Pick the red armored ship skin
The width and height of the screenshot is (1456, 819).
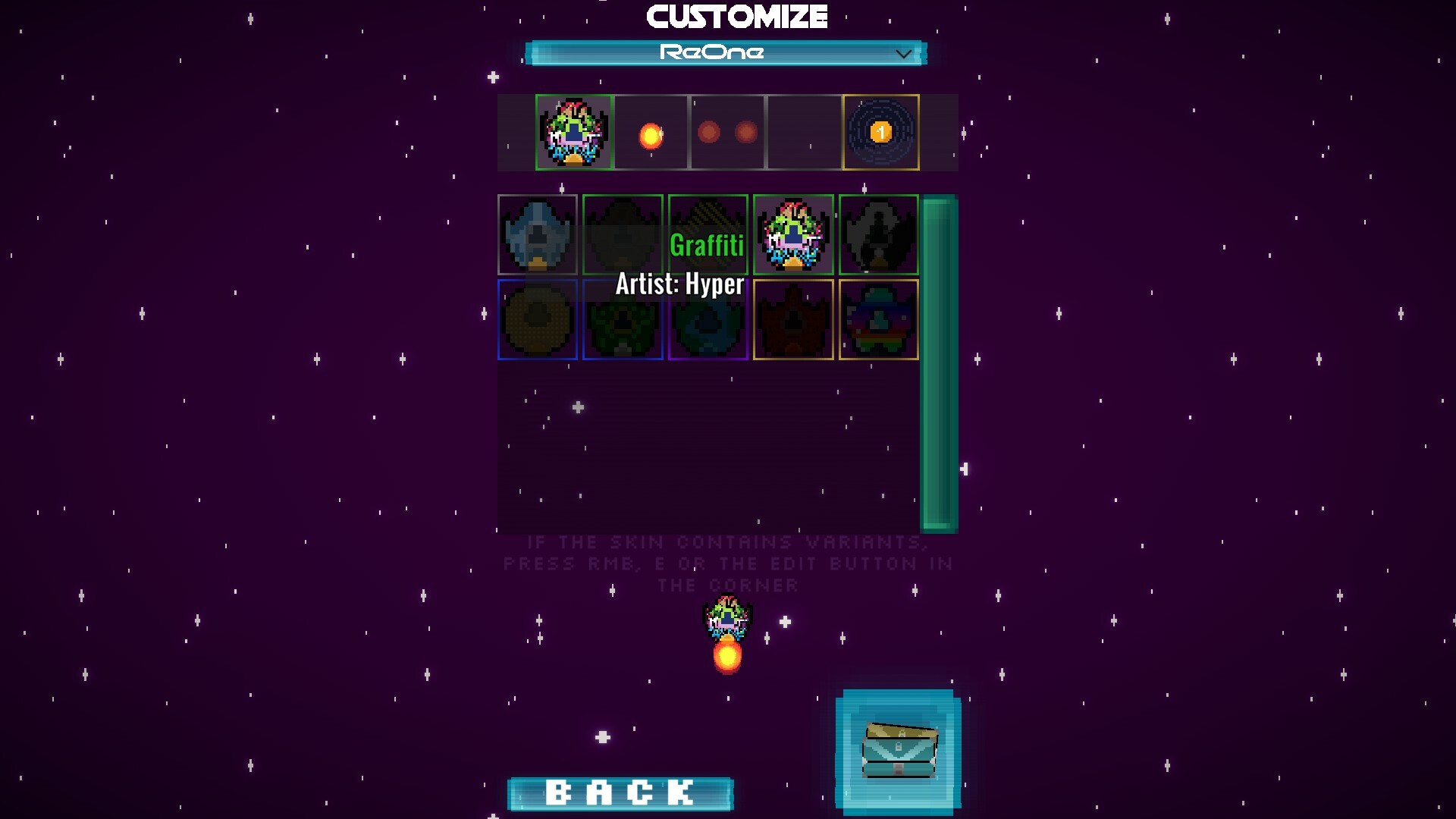click(794, 319)
